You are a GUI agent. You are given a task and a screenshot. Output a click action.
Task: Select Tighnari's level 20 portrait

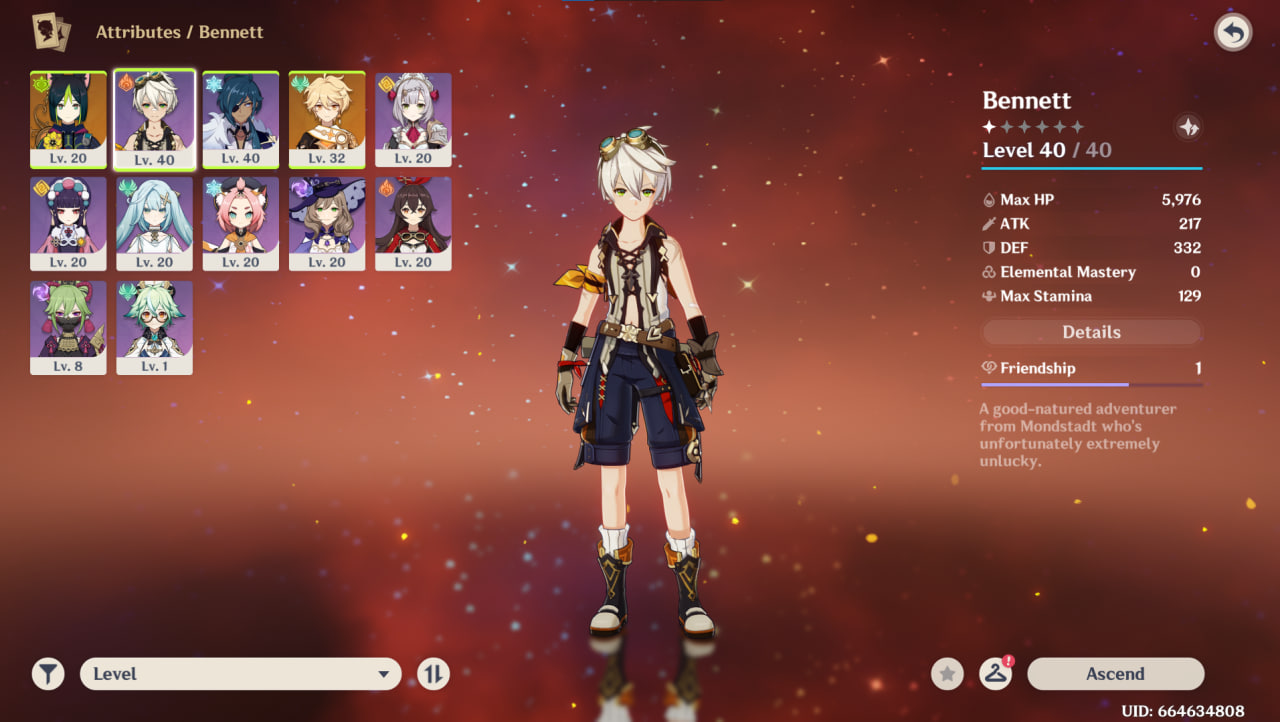pos(68,119)
